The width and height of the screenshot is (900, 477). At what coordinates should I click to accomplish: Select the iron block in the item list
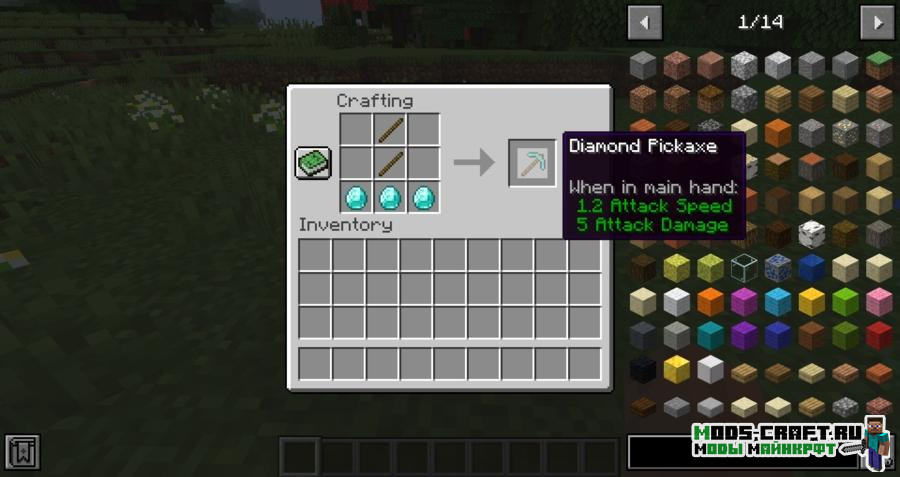click(710, 370)
